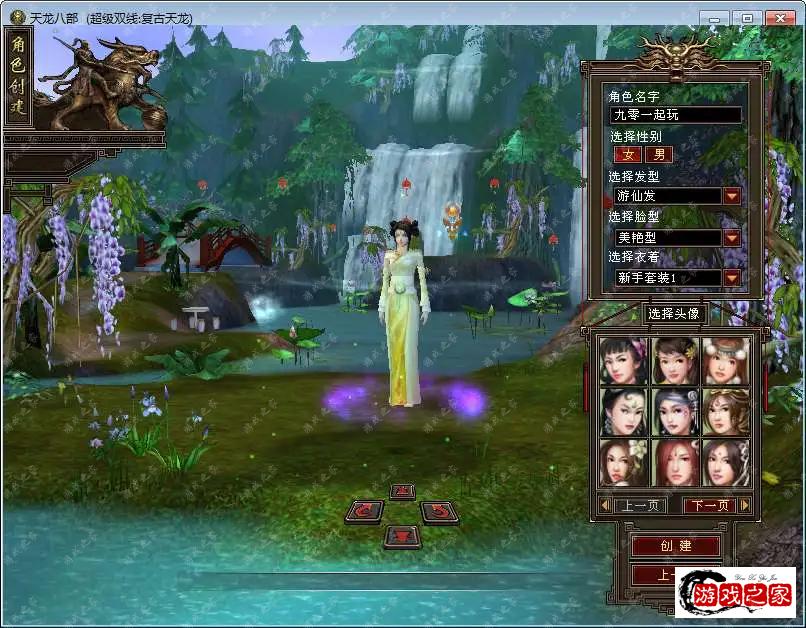Rotate character using the right curved-arrow button
The height and width of the screenshot is (628, 806).
coord(438,512)
